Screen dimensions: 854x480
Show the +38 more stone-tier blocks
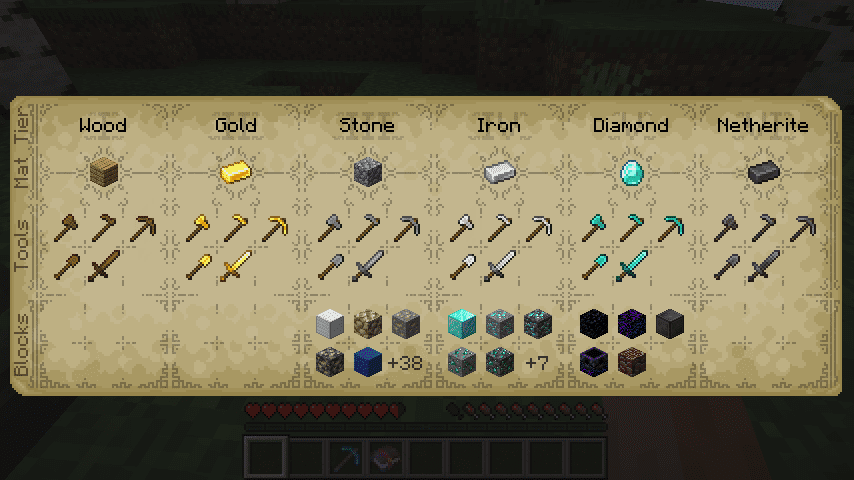(x=404, y=362)
